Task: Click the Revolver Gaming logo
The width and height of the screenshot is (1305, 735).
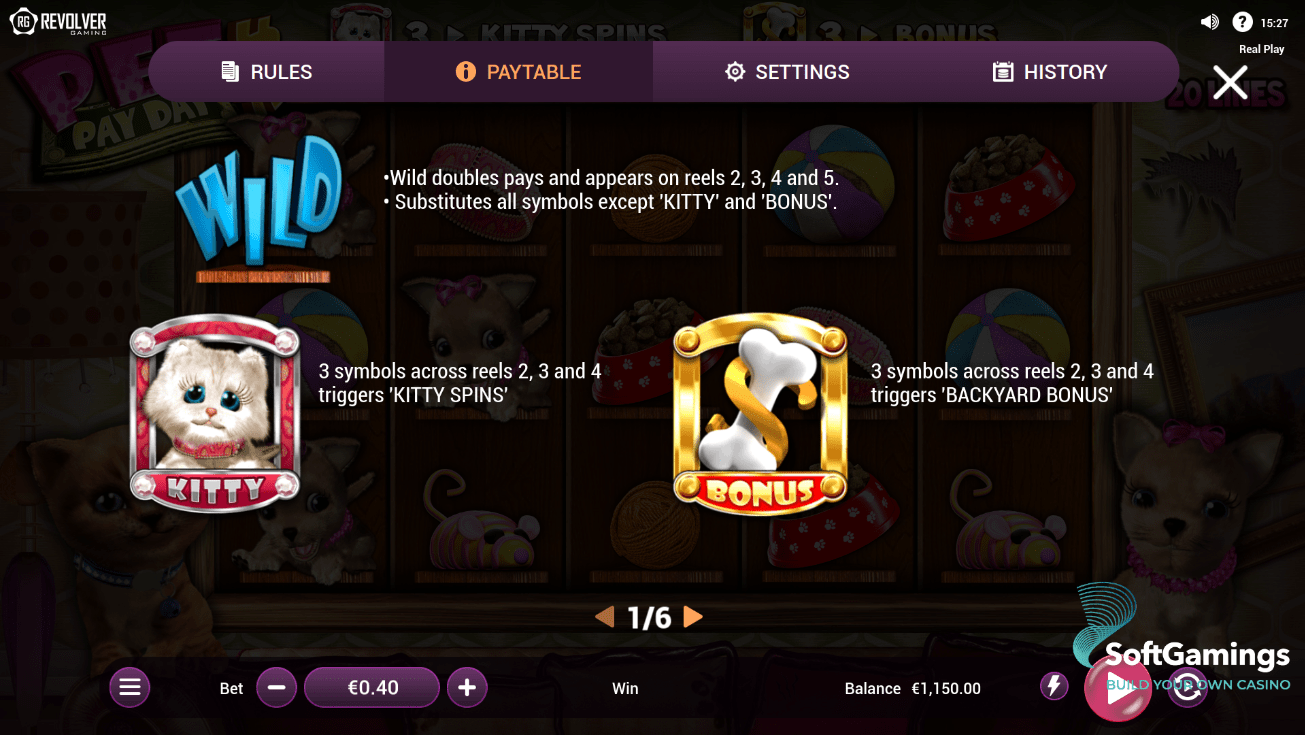Action: pos(58,20)
